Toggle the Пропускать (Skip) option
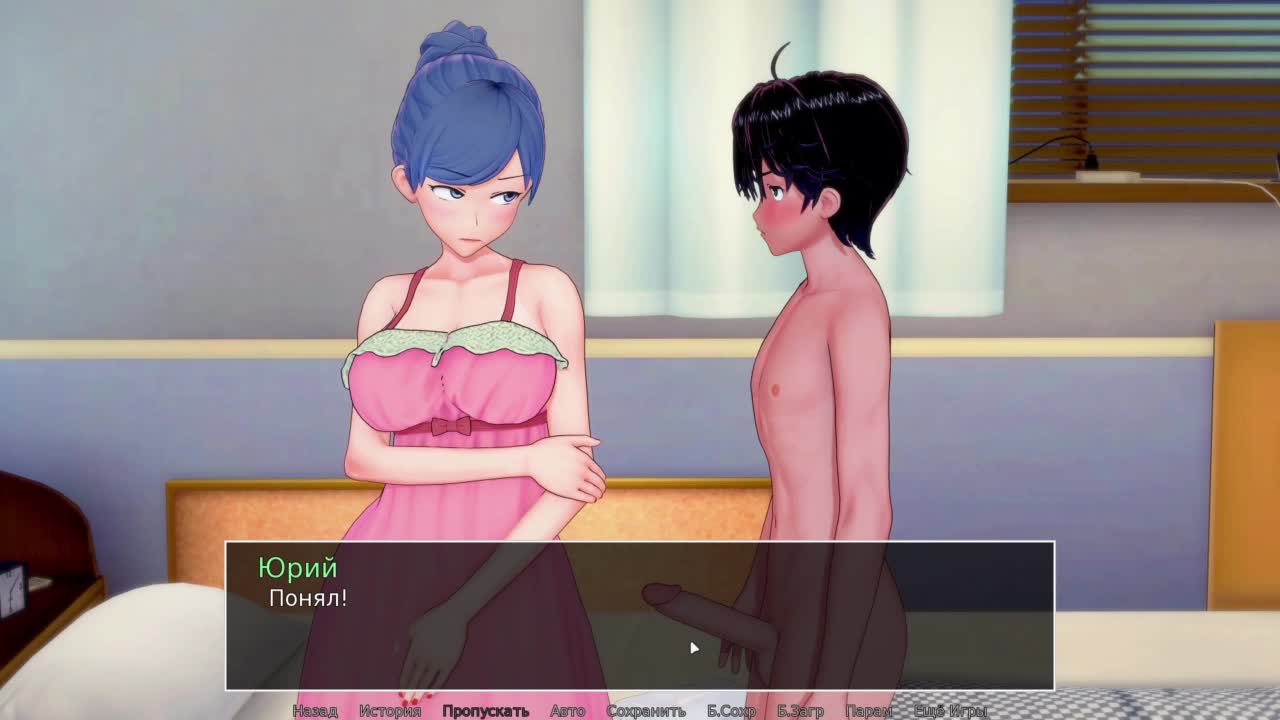Viewport: 1280px width, 720px height. [485, 711]
